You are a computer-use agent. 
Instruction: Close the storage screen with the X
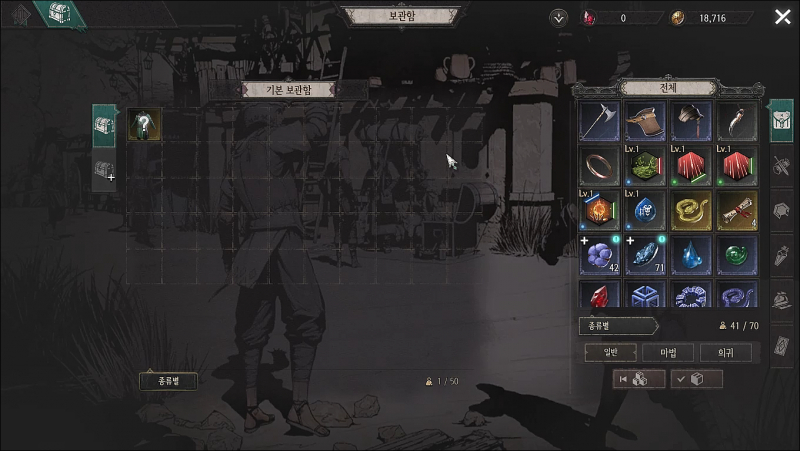pos(782,17)
